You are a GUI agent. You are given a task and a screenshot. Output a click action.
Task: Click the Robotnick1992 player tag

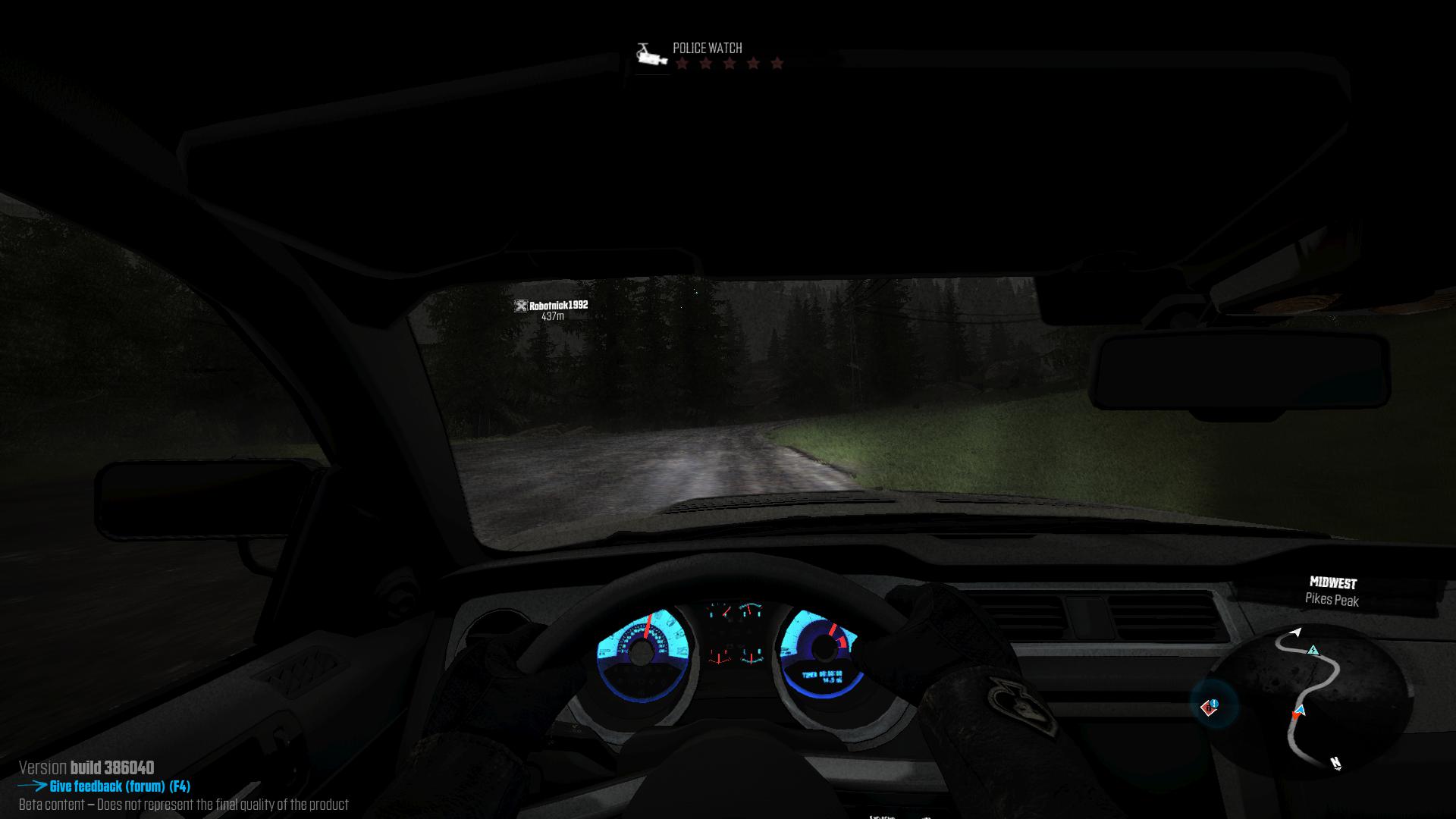552,306
